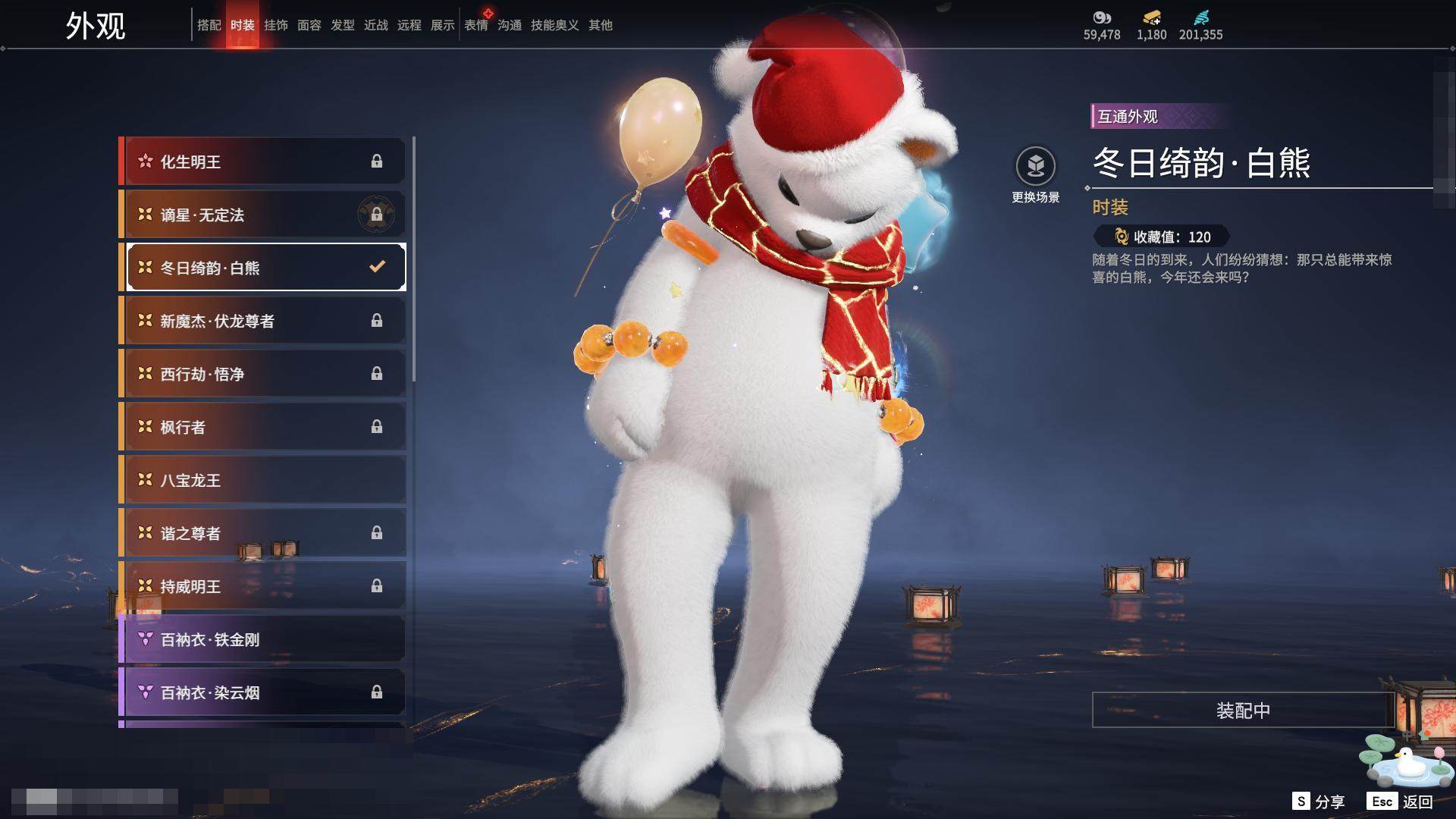Select the 化生明王 outfit

[264, 162]
